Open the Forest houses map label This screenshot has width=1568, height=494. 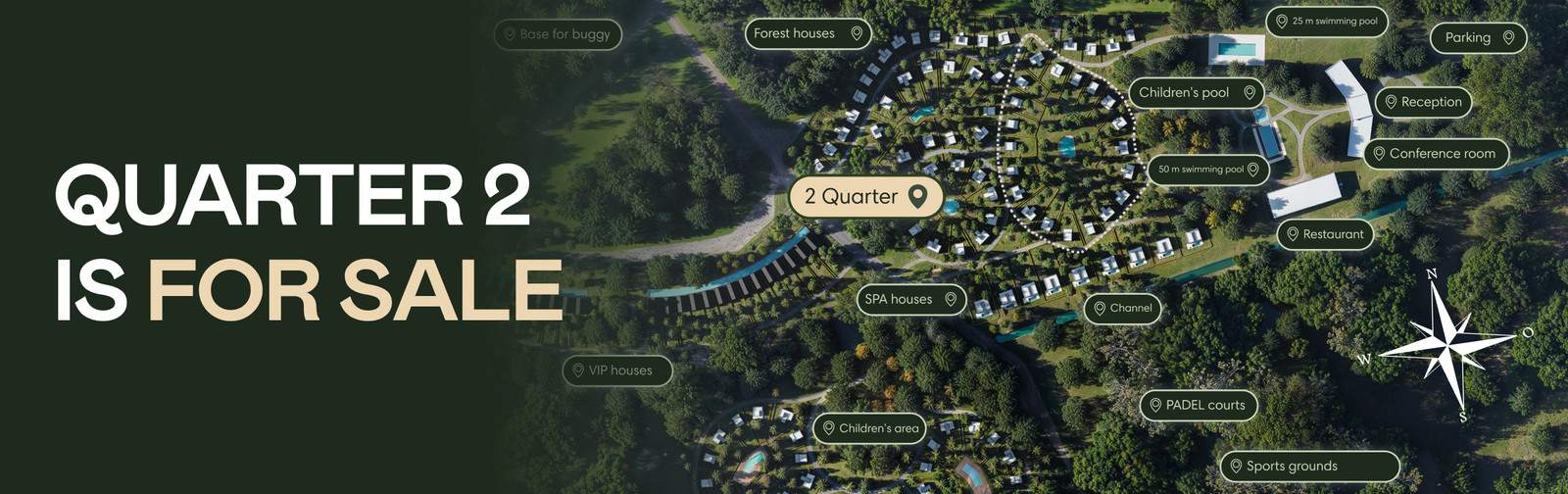808,33
